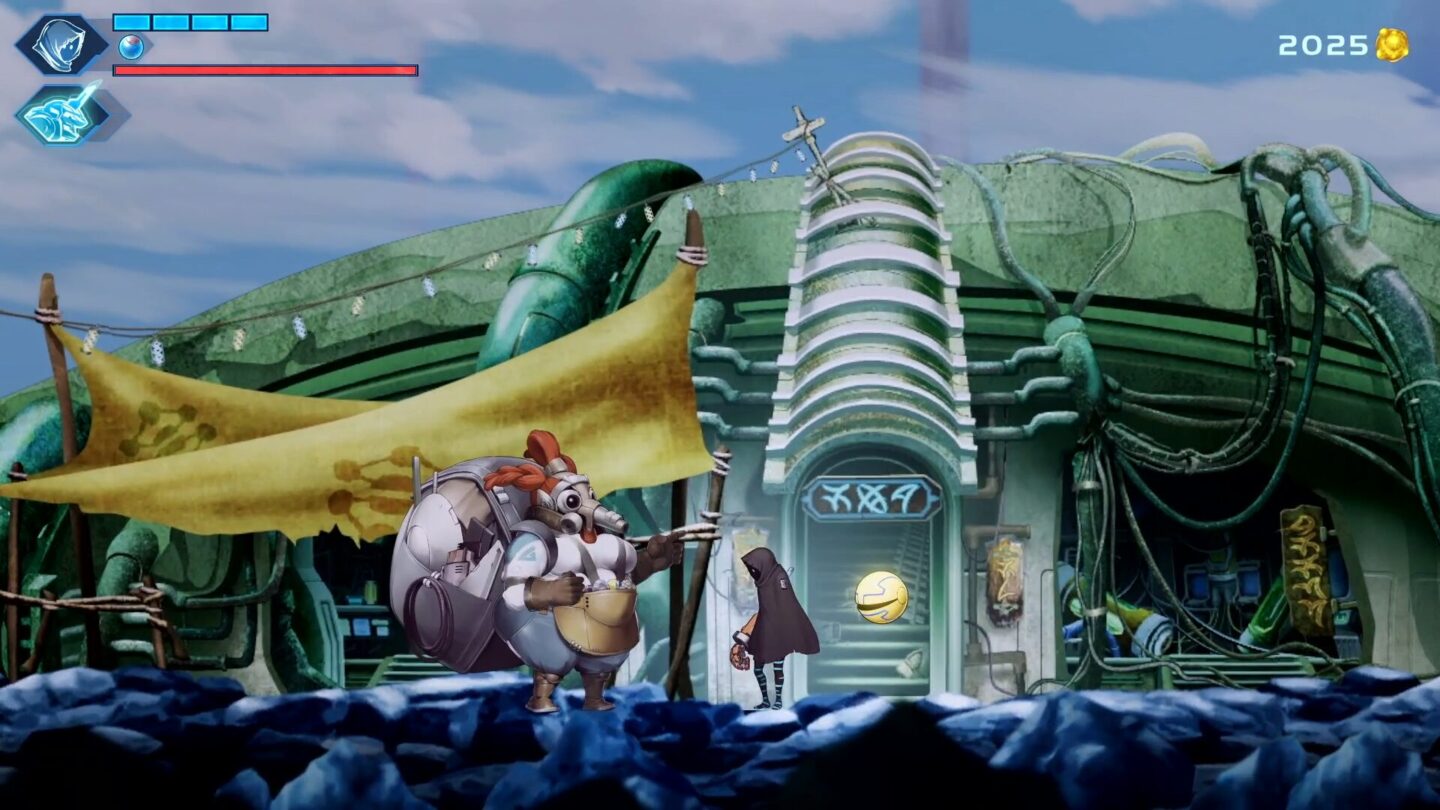Viewport: 1440px width, 810px height.
Task: Click the hanging string of flags
Action: [640, 220]
